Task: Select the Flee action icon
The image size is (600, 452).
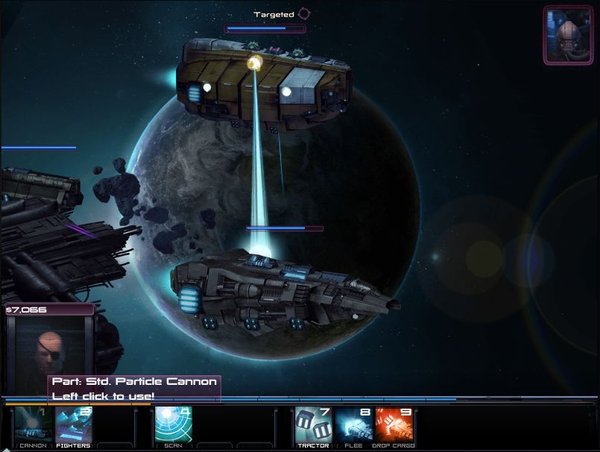Action: coord(354,425)
